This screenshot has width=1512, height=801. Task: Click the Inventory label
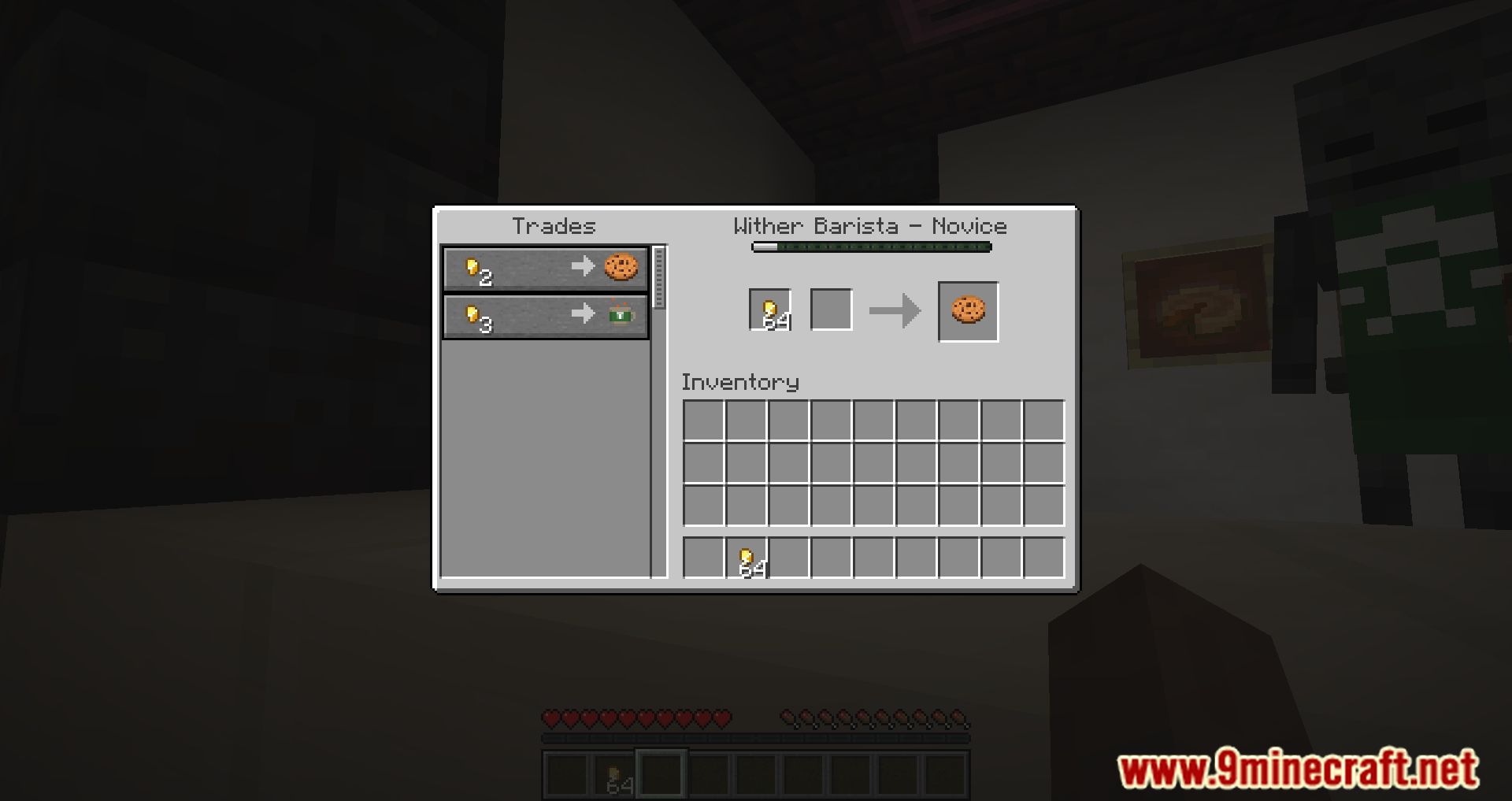click(739, 383)
